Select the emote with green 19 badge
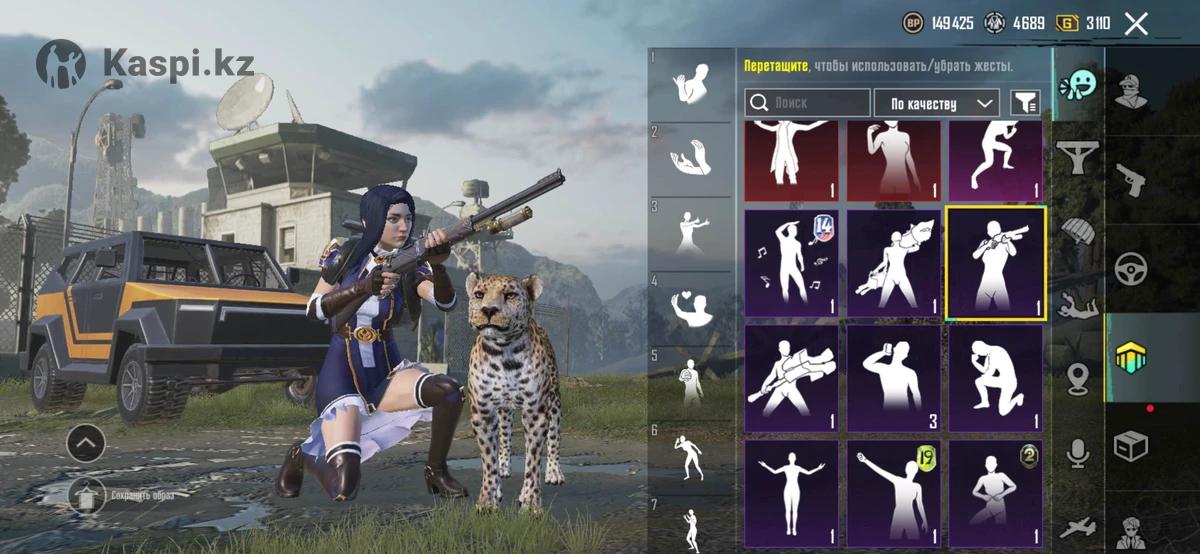 click(893, 494)
